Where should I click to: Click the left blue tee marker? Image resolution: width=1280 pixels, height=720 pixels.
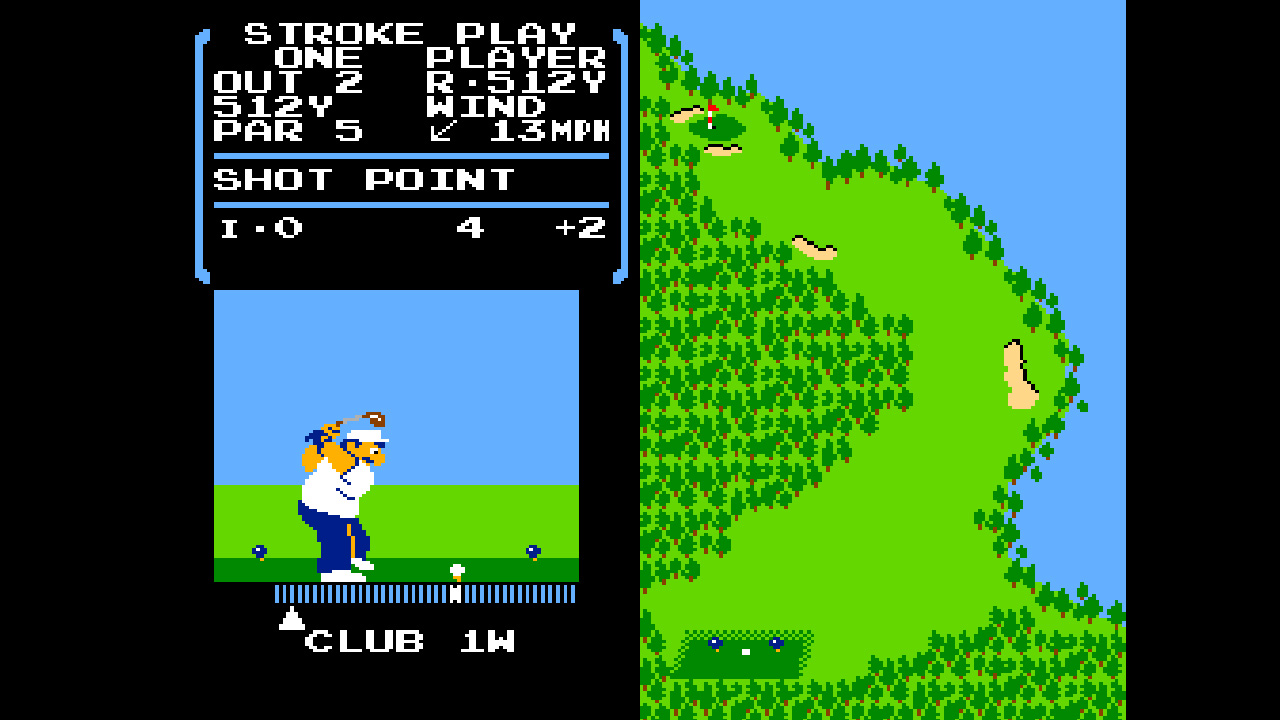pos(258,550)
